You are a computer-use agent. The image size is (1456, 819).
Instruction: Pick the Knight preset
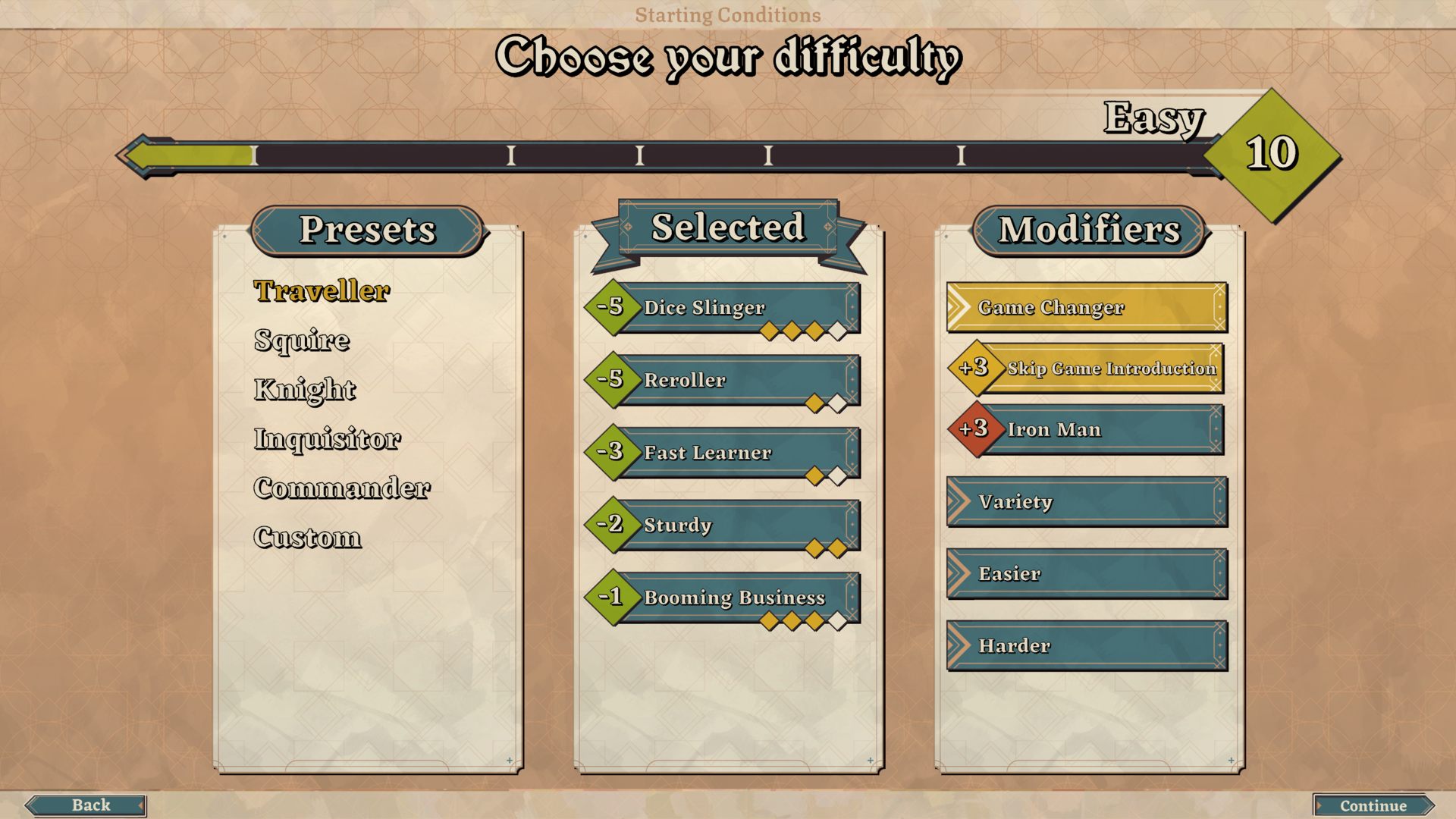305,390
